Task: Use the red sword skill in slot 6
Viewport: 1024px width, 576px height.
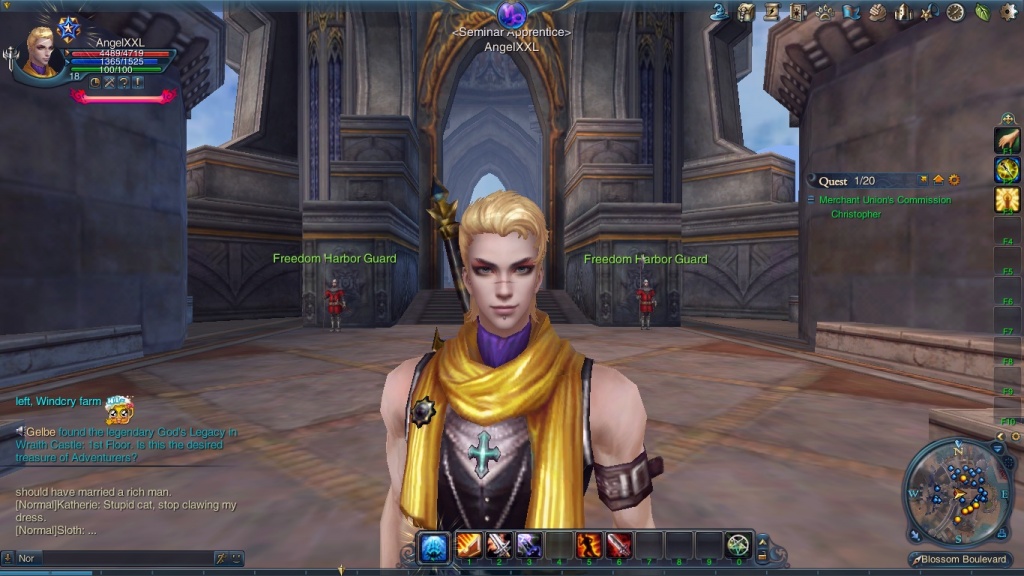Action: [x=619, y=546]
